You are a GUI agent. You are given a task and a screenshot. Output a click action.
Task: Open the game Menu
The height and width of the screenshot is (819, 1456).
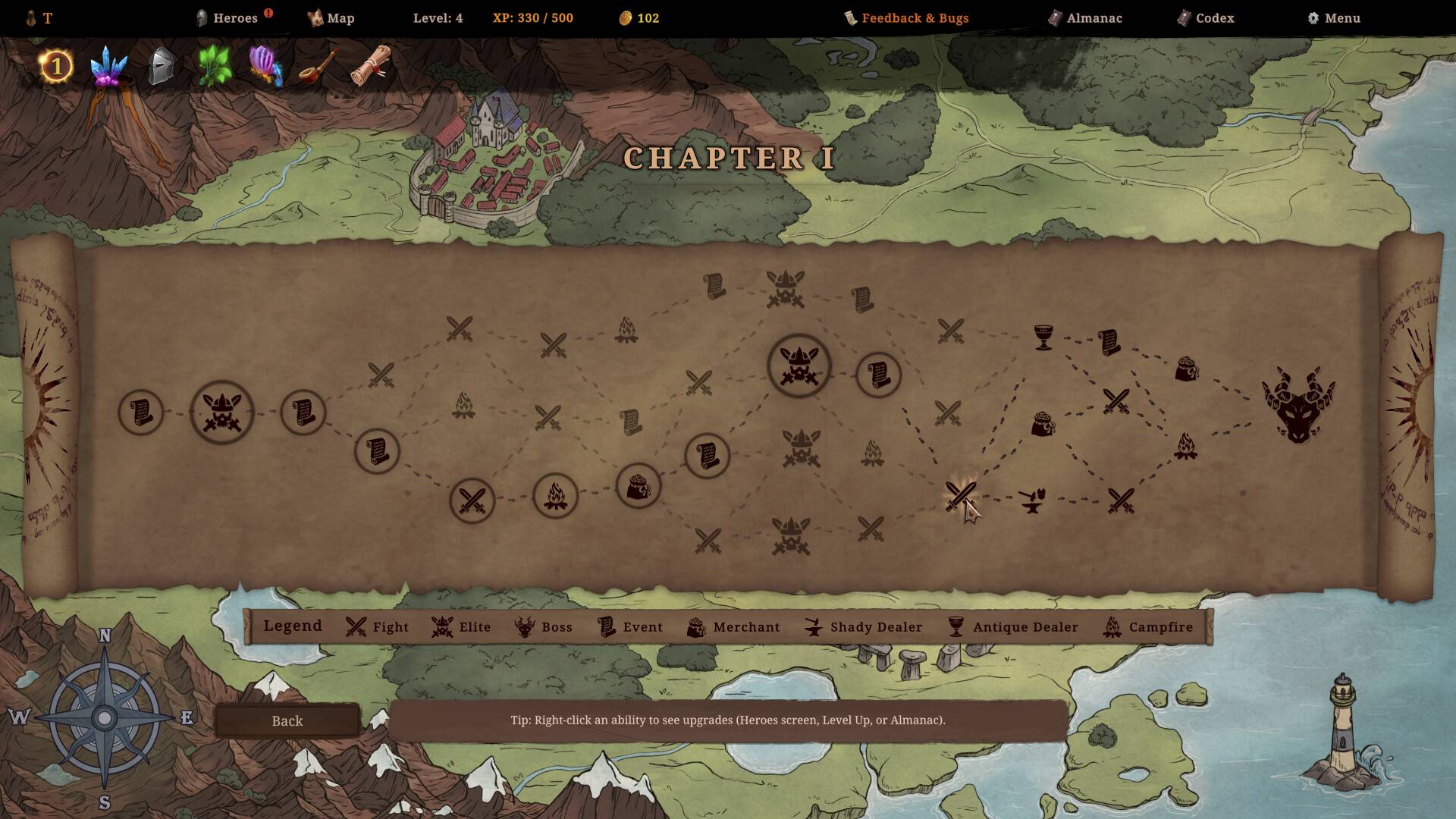coord(1334,18)
